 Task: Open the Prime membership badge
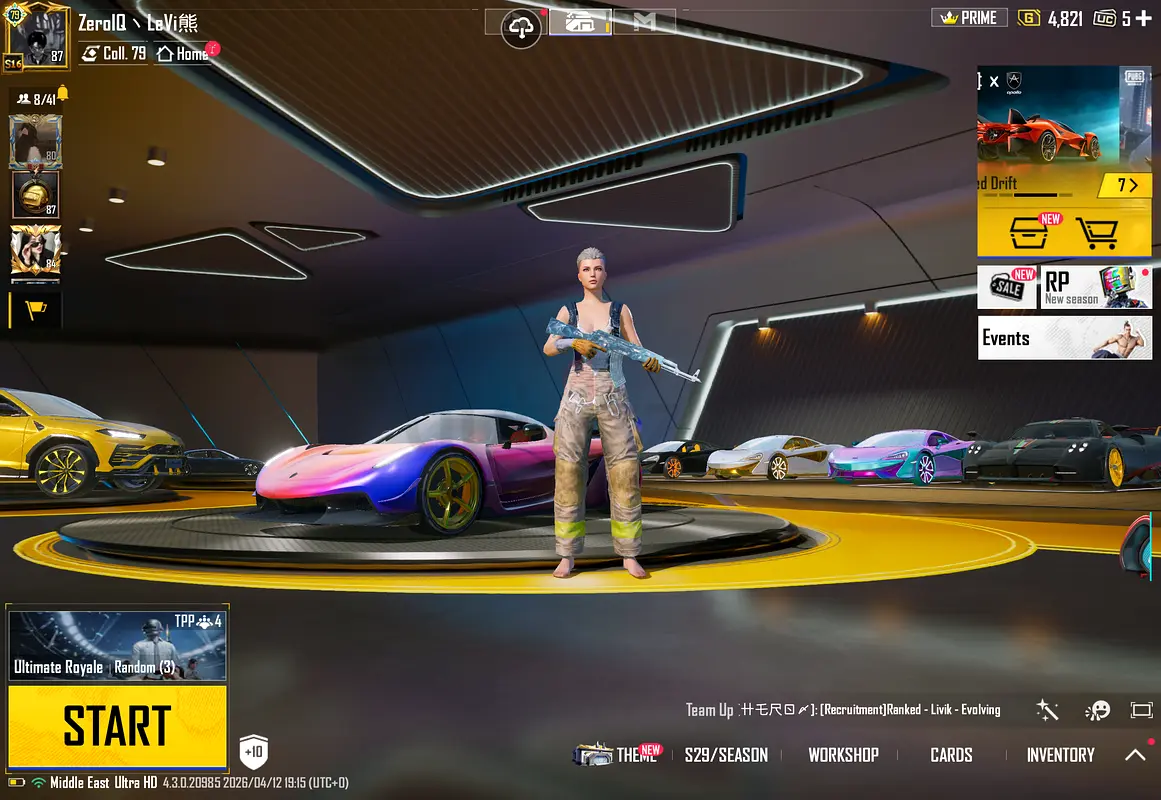969,18
